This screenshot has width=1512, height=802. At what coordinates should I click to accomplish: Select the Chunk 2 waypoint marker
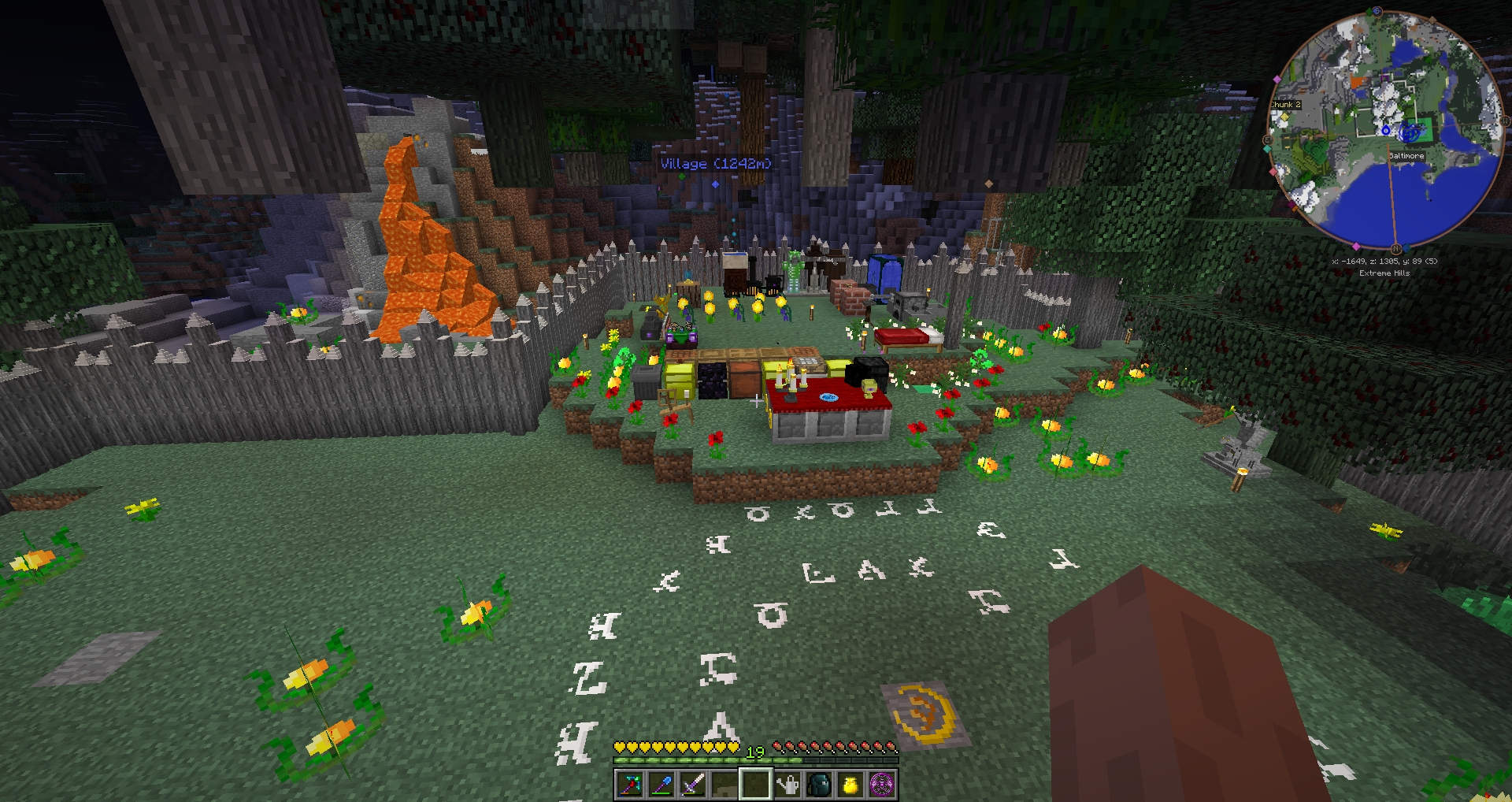1285,105
